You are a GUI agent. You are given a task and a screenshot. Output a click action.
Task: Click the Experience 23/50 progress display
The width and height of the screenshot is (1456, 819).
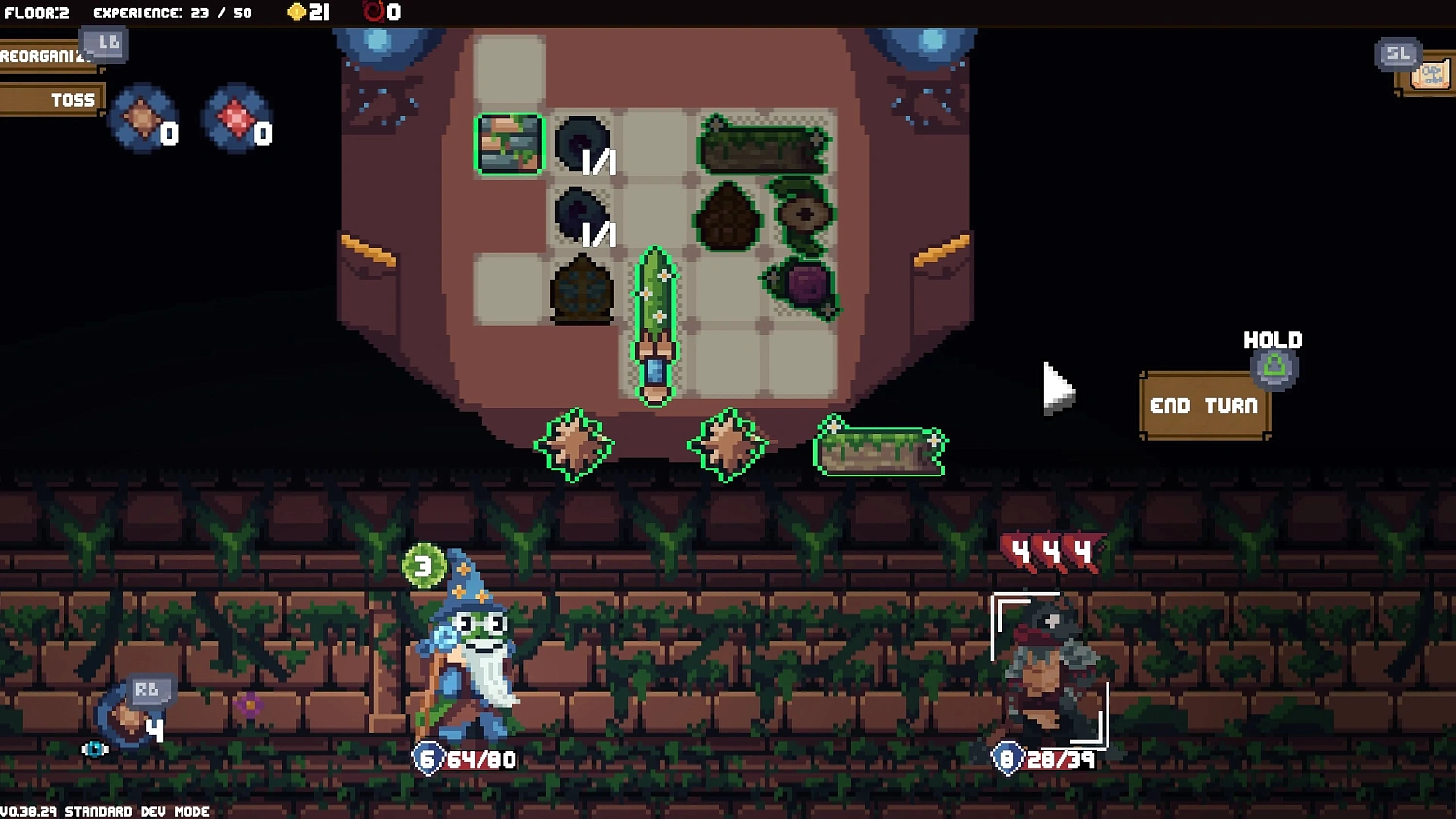click(x=170, y=13)
